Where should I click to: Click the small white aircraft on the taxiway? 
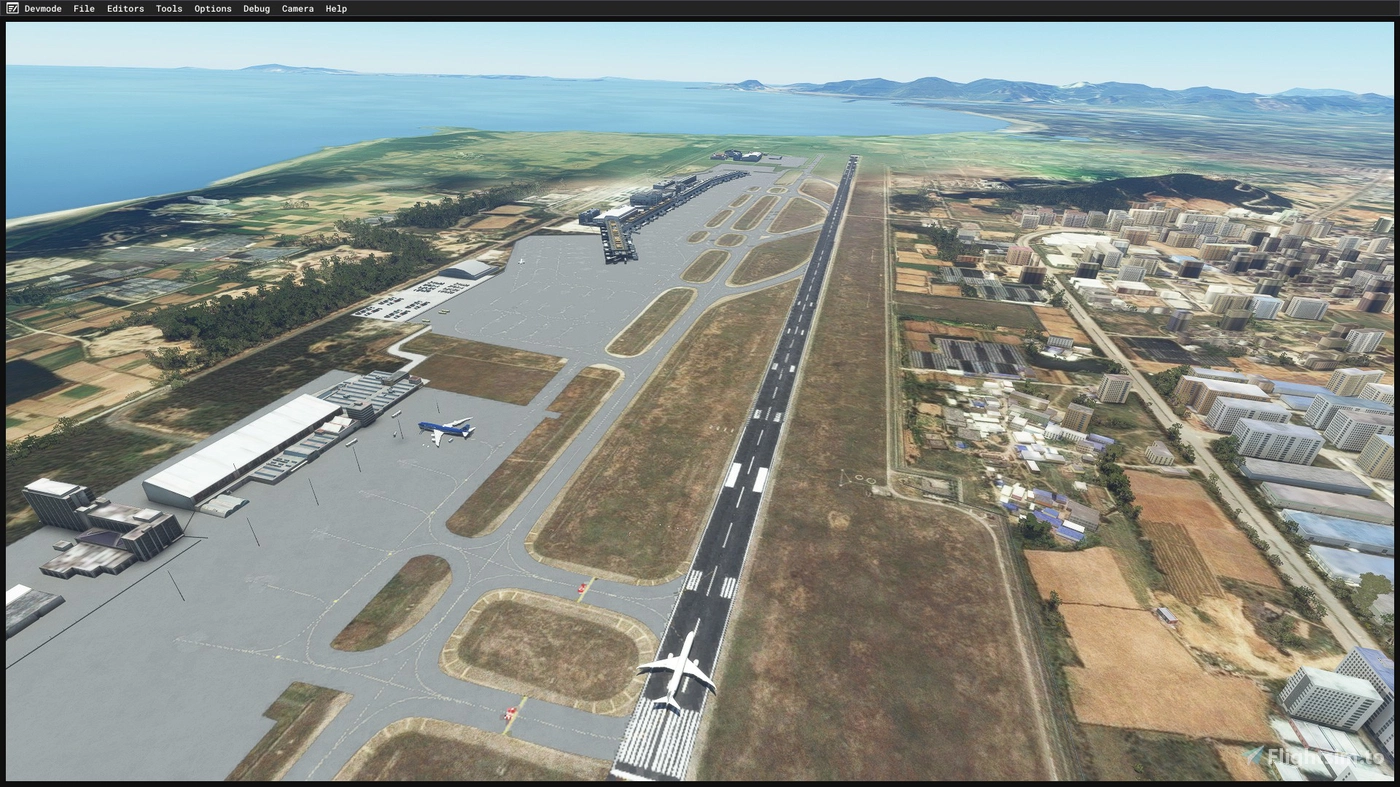pyautogui.click(x=521, y=262)
